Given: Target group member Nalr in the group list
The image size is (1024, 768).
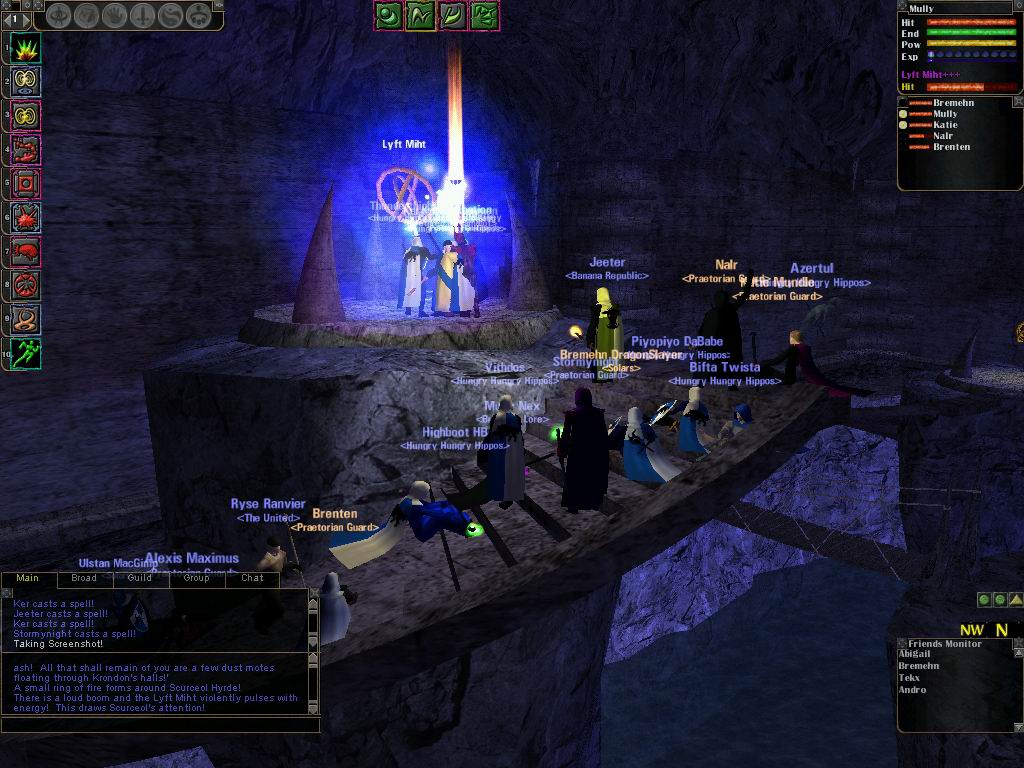Looking at the screenshot, I should (x=943, y=136).
